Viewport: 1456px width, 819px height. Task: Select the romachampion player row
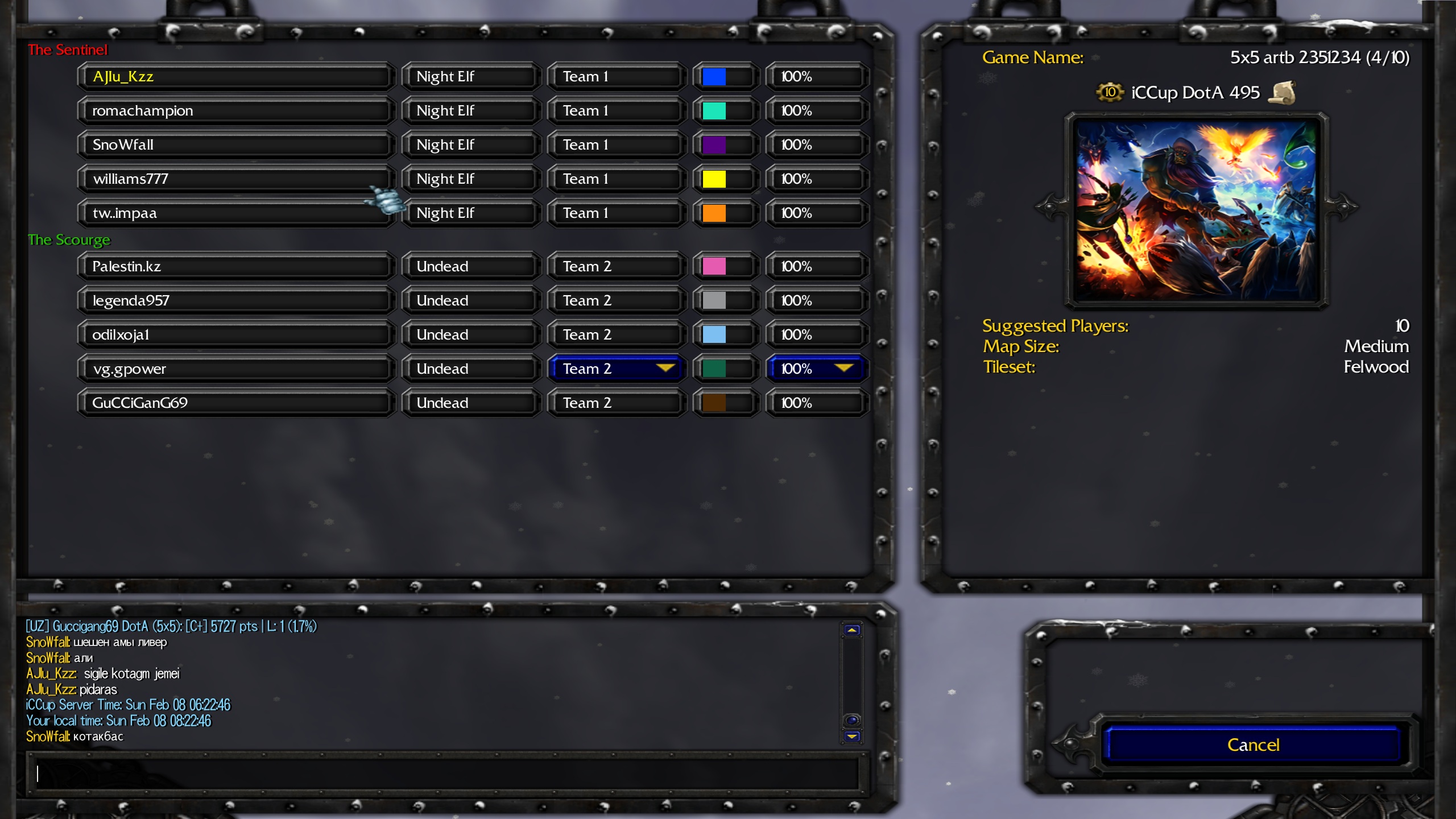tap(235, 110)
